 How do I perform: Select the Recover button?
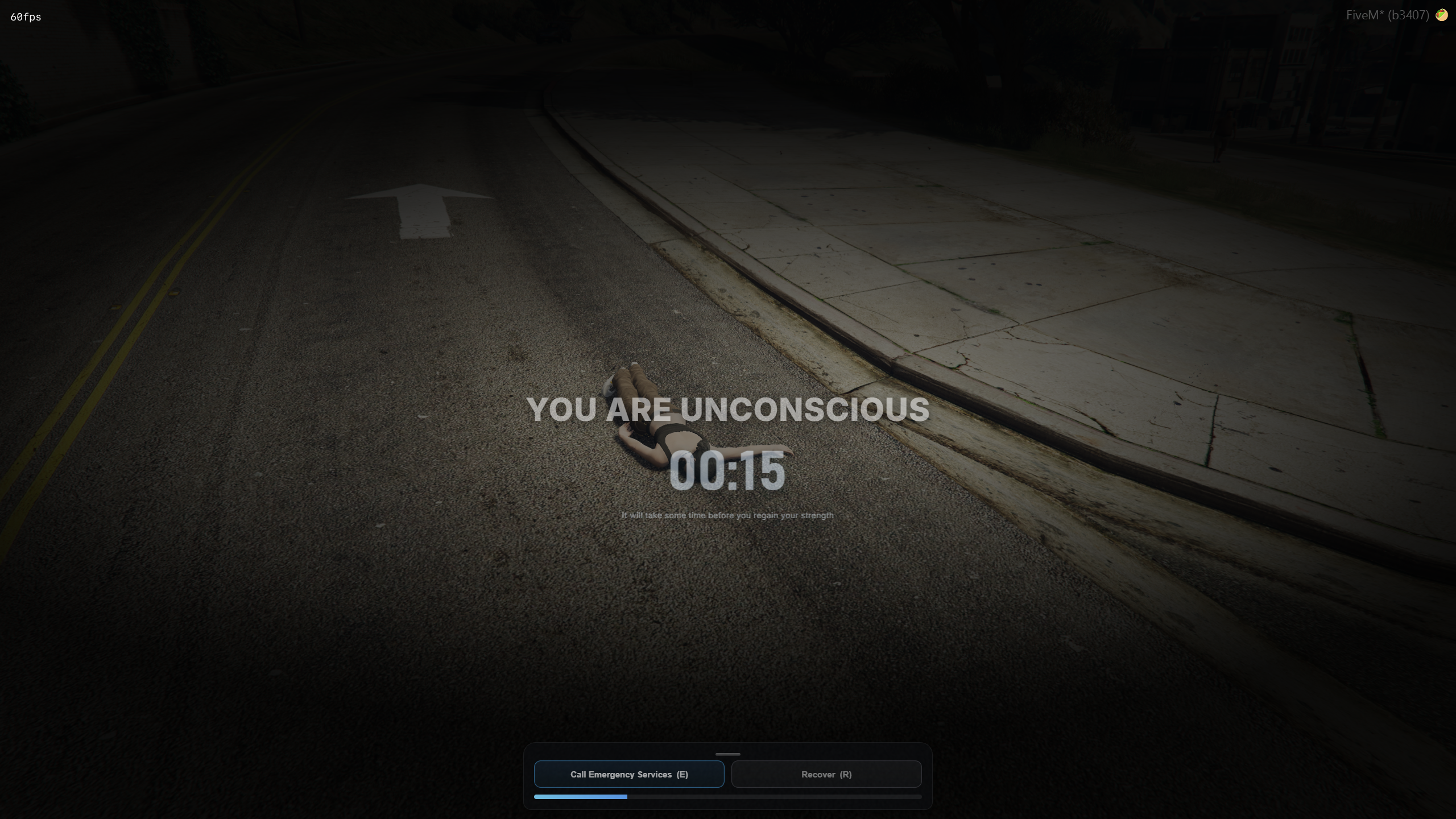[x=826, y=774]
